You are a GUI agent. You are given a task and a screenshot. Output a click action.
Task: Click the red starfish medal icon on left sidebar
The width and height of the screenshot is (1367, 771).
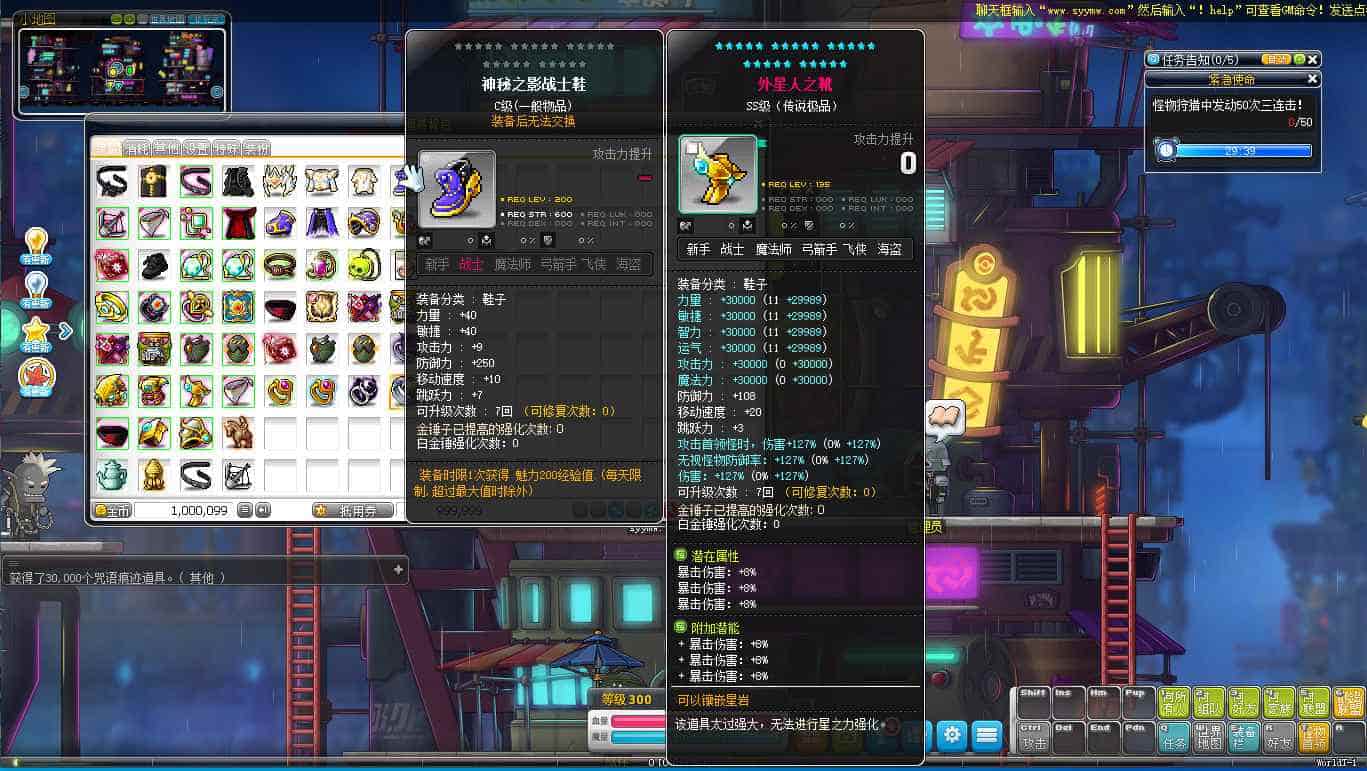(37, 375)
